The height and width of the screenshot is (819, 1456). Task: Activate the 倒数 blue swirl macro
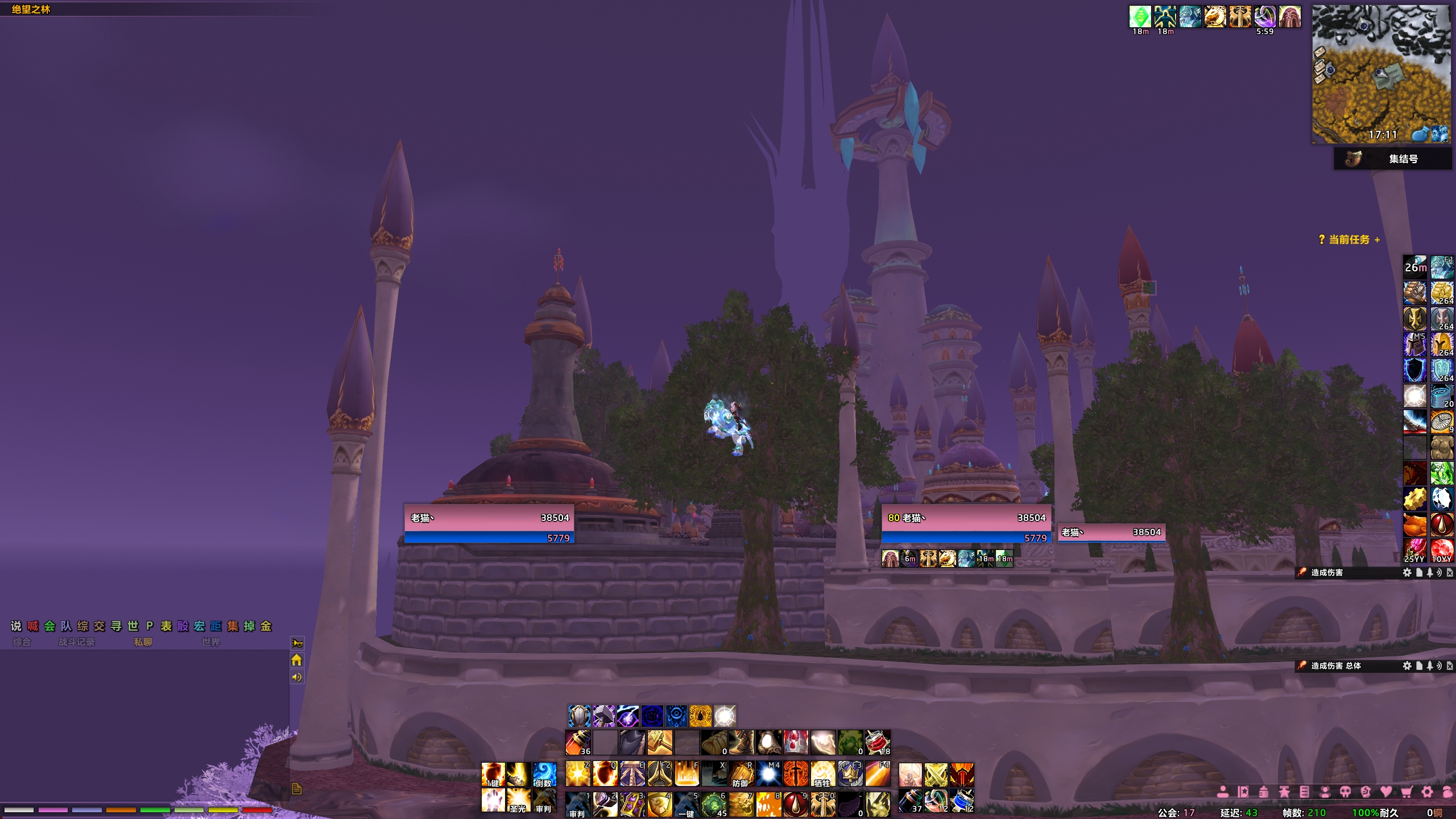pyautogui.click(x=544, y=774)
